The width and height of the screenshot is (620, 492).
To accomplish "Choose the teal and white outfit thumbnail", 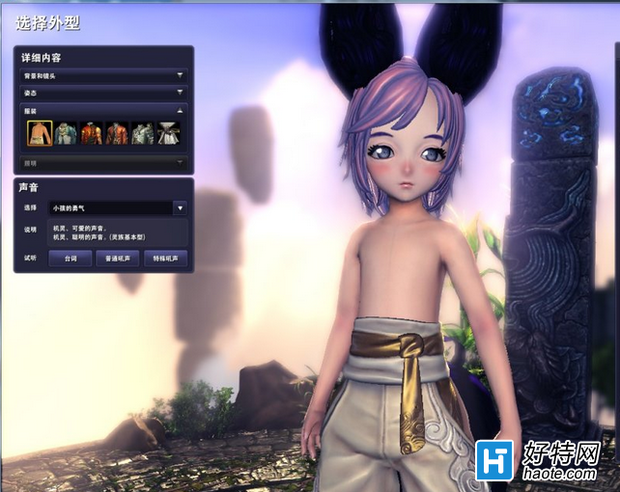I will (x=66, y=134).
